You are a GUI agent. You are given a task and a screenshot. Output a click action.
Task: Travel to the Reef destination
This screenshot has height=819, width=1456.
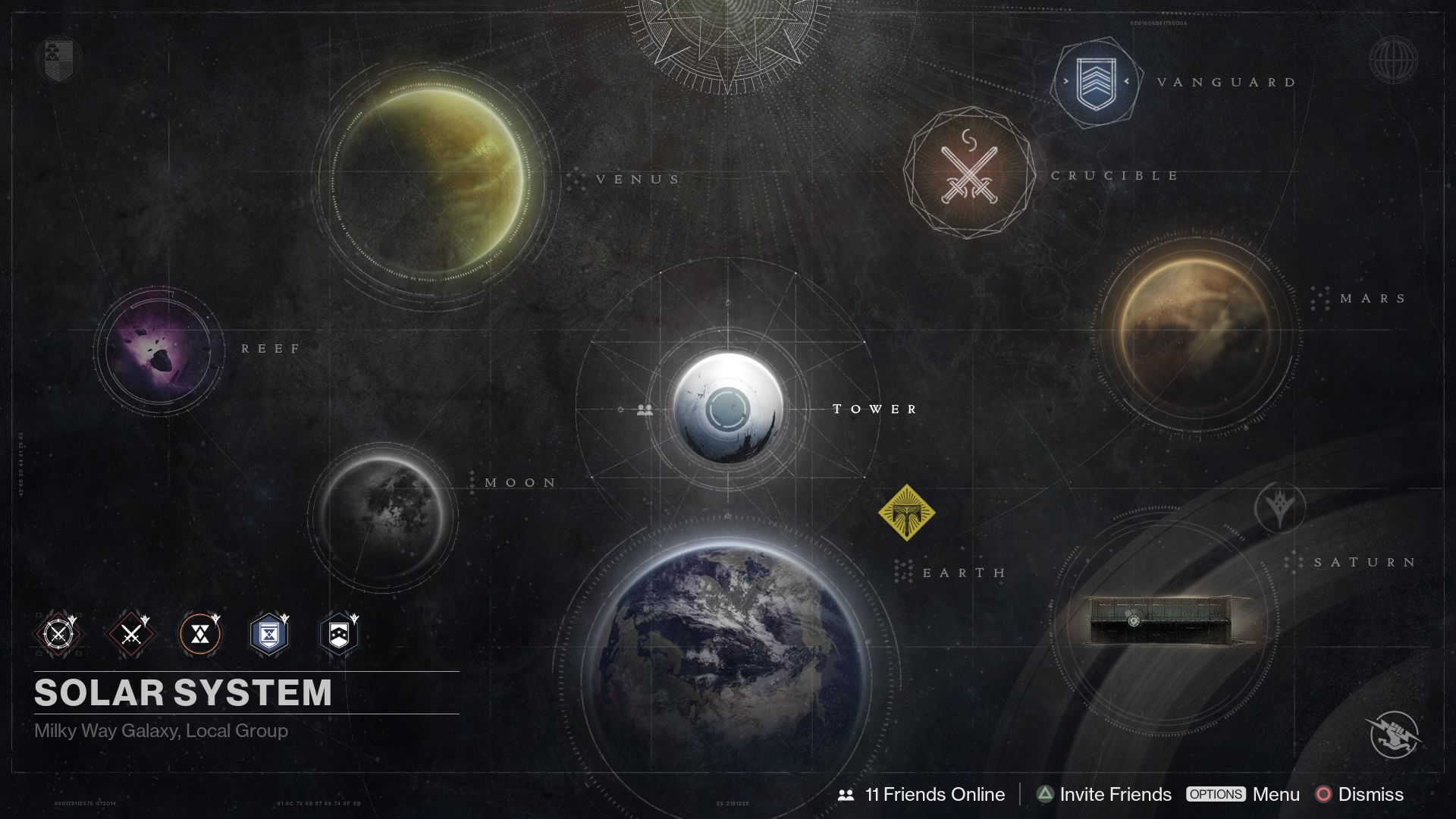[x=159, y=350]
